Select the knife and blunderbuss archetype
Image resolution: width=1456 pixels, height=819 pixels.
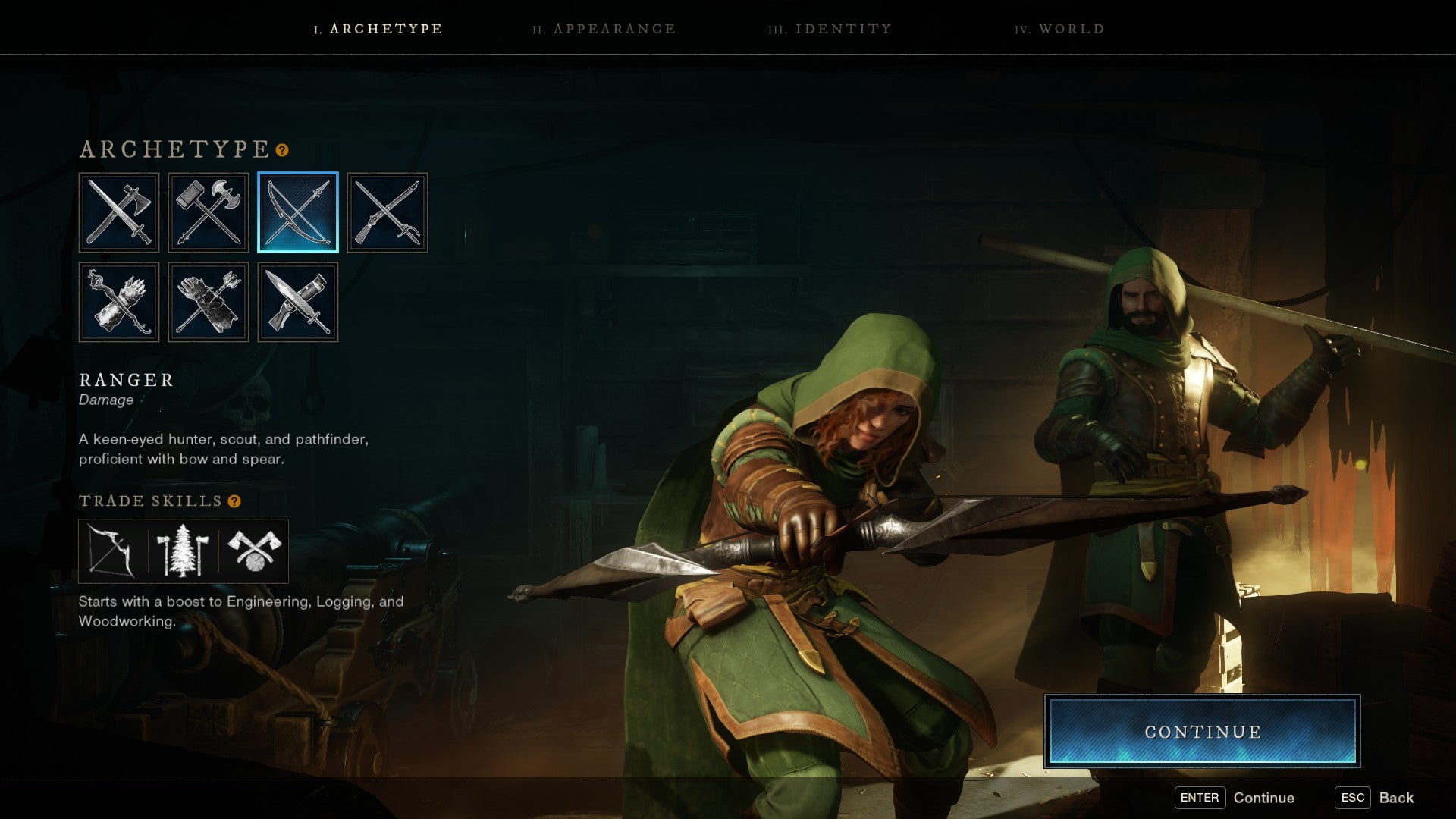click(297, 301)
